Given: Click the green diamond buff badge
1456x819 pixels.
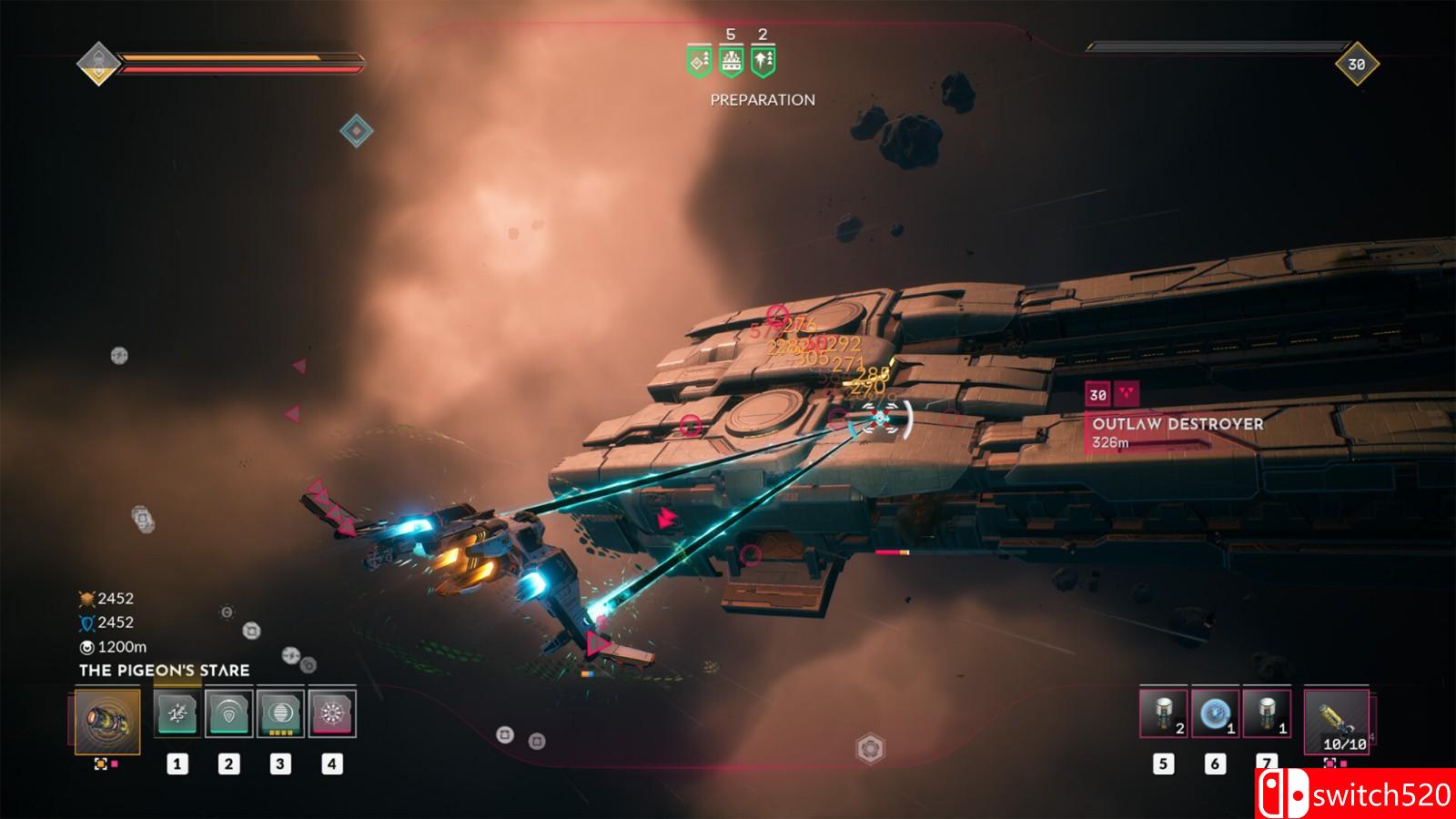Looking at the screenshot, I should coord(698,61).
